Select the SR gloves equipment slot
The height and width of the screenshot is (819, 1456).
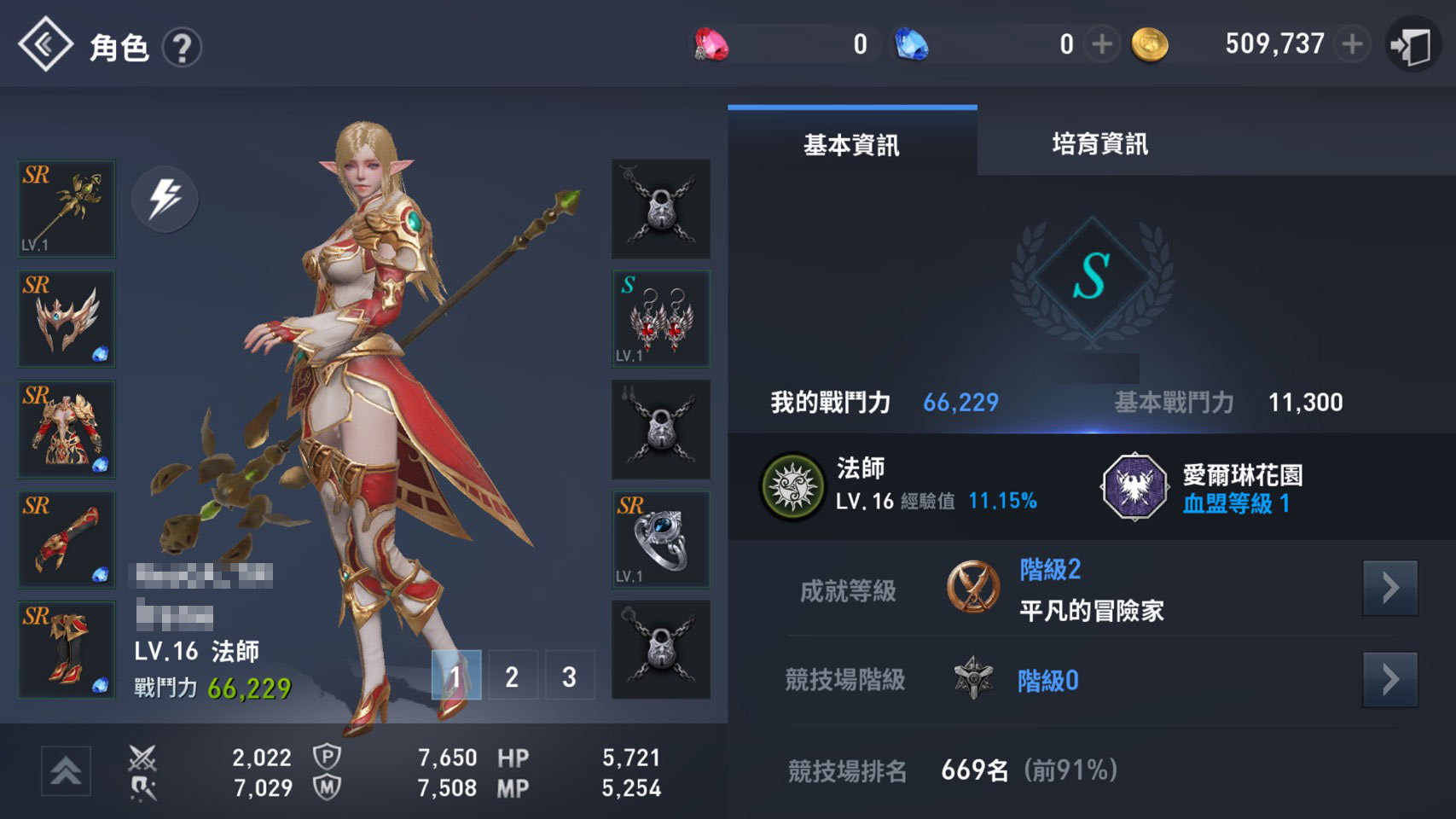click(x=67, y=539)
